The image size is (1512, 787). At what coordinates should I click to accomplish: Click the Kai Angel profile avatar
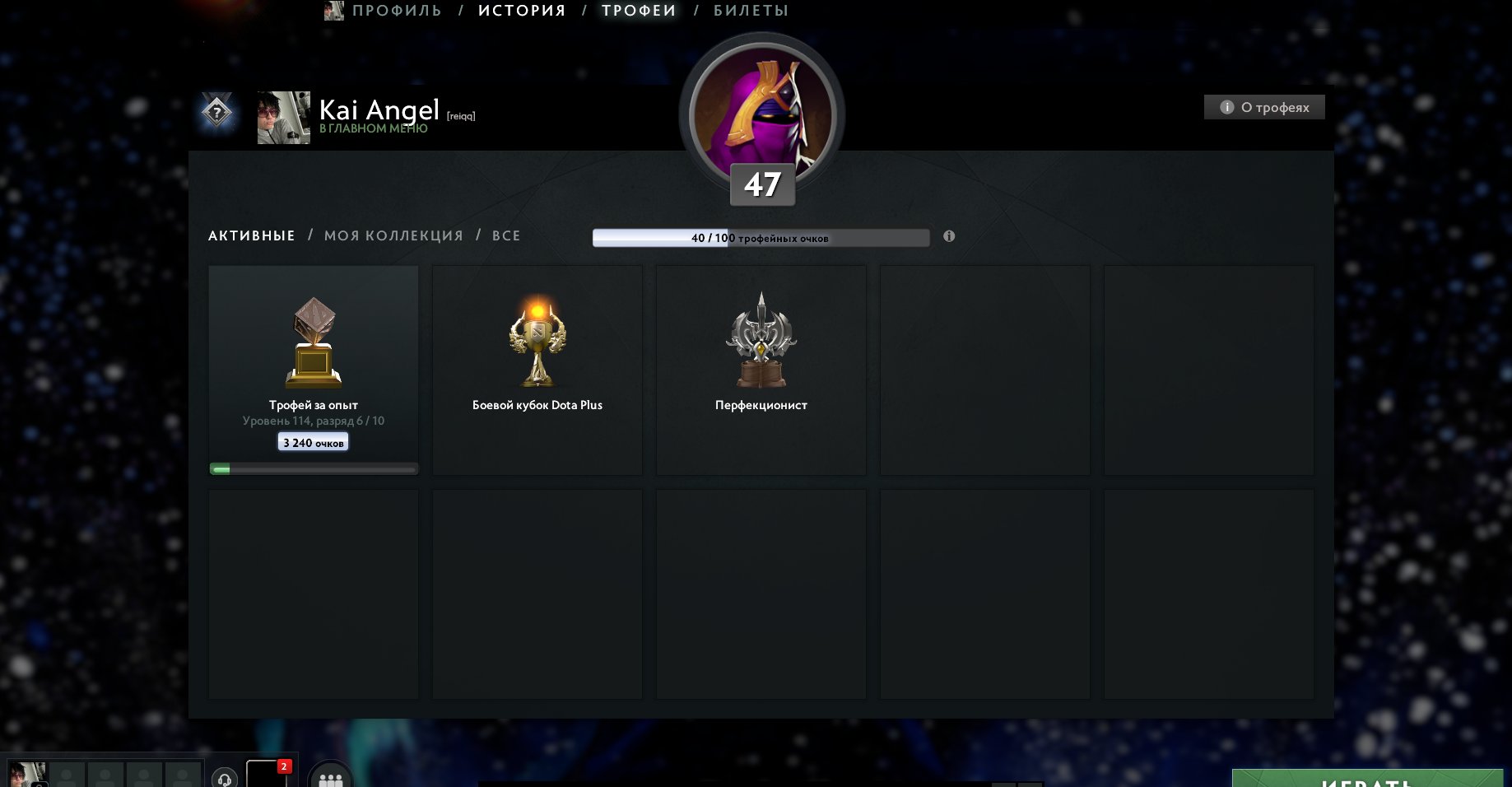click(x=284, y=118)
